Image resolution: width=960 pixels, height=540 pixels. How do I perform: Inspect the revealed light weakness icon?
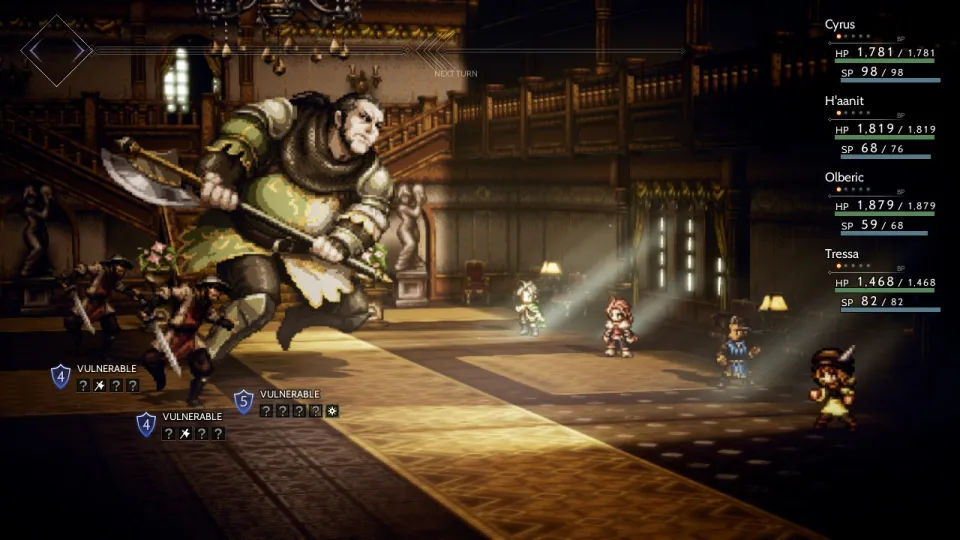(x=332, y=411)
